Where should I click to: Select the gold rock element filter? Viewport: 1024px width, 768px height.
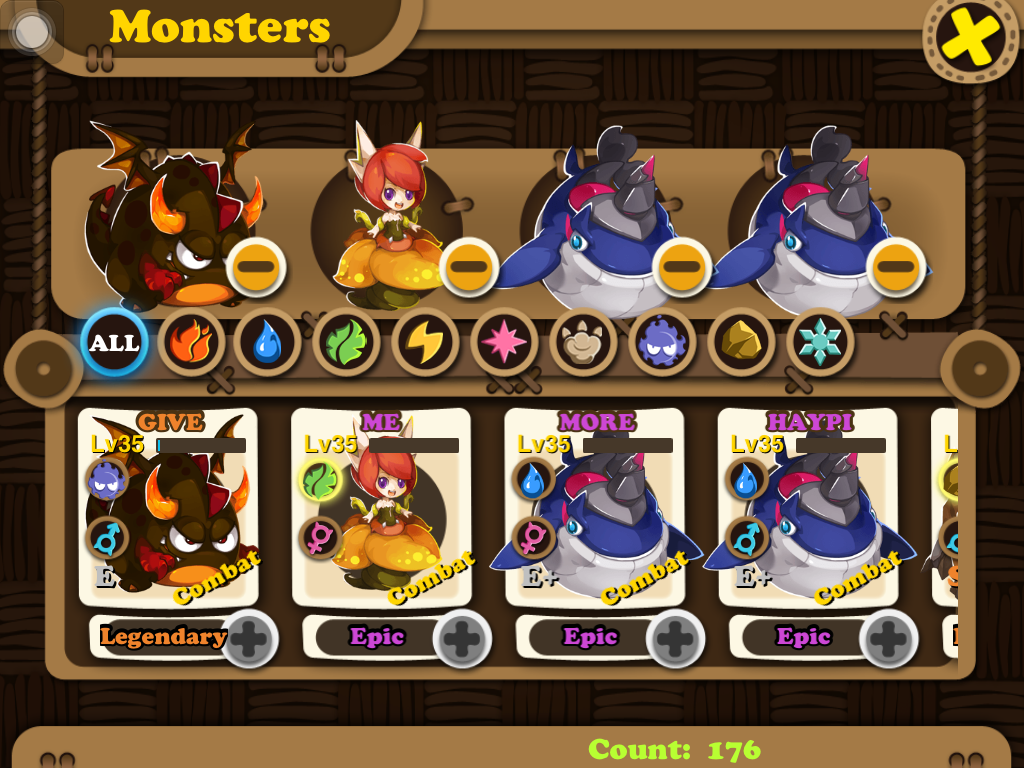click(741, 343)
